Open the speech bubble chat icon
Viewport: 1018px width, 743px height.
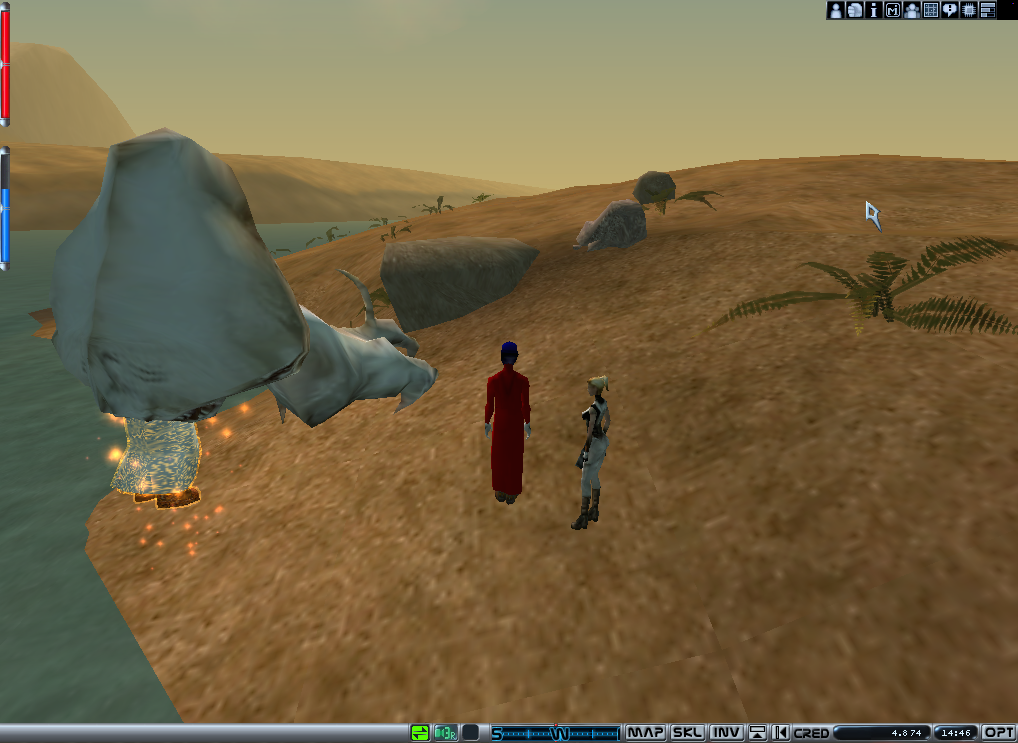click(950, 10)
